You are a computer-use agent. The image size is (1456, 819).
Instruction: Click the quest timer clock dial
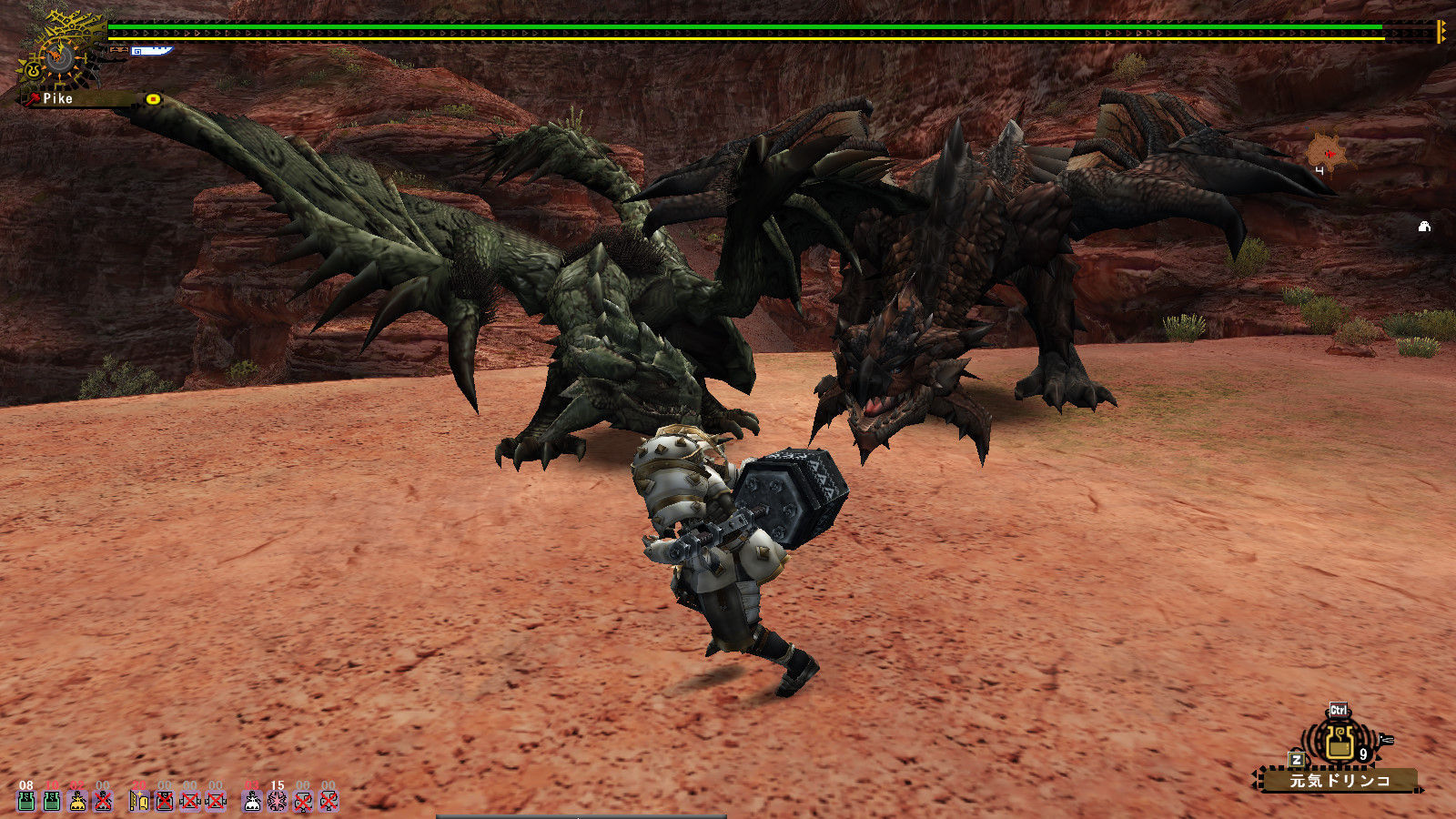[59, 57]
